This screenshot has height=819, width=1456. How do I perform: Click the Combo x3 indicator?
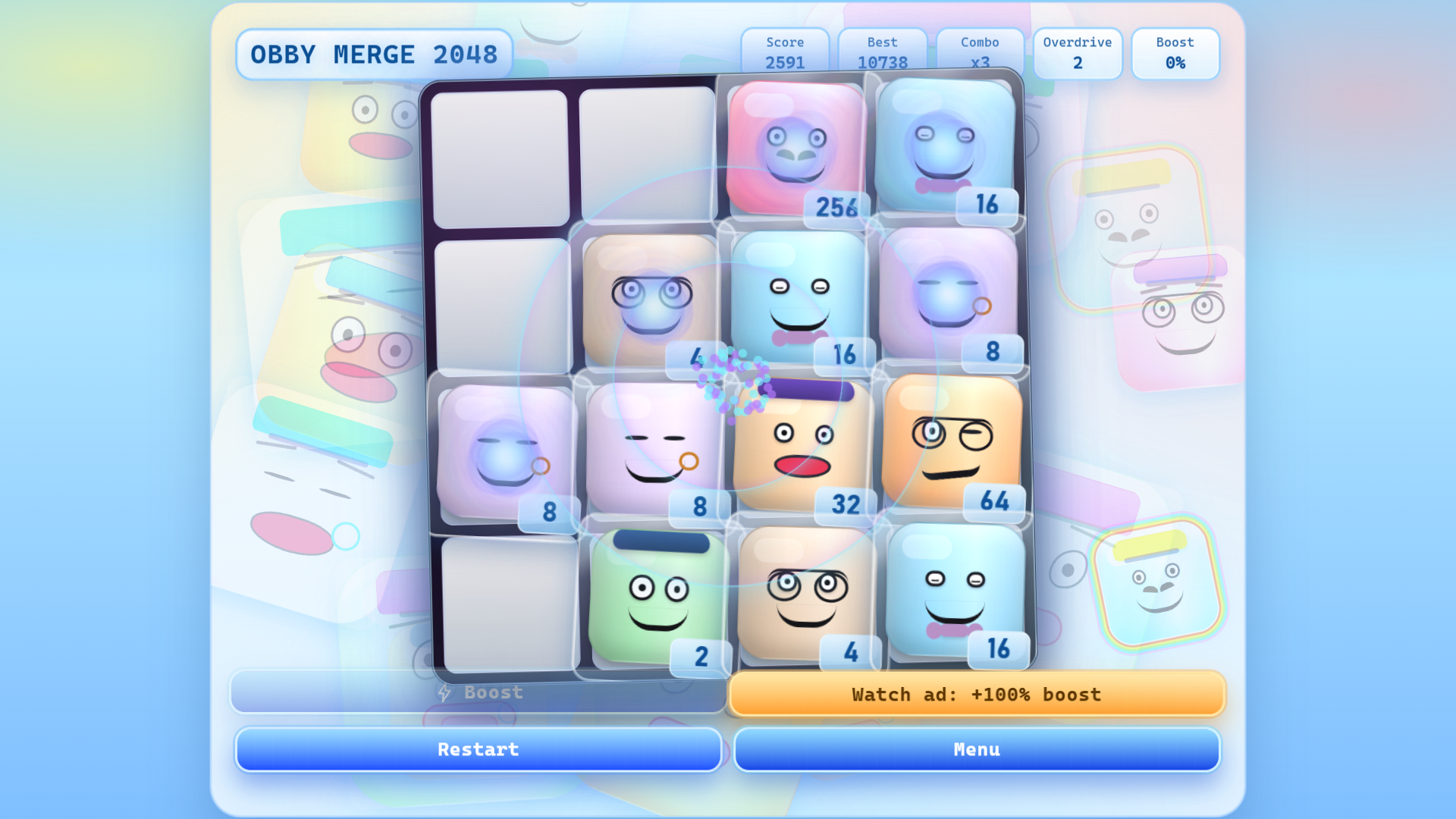click(x=980, y=53)
